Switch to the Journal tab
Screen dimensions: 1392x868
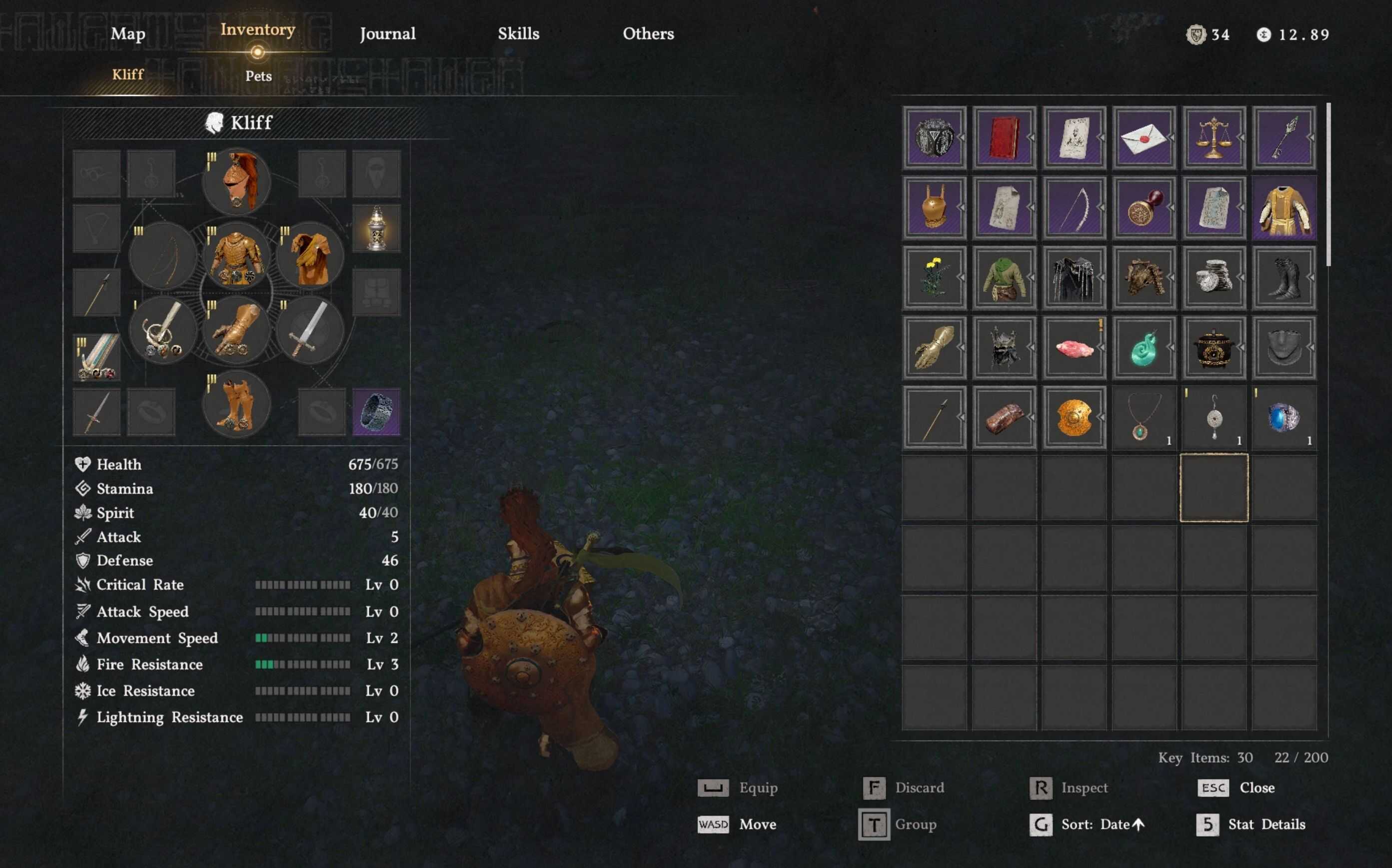(x=387, y=33)
